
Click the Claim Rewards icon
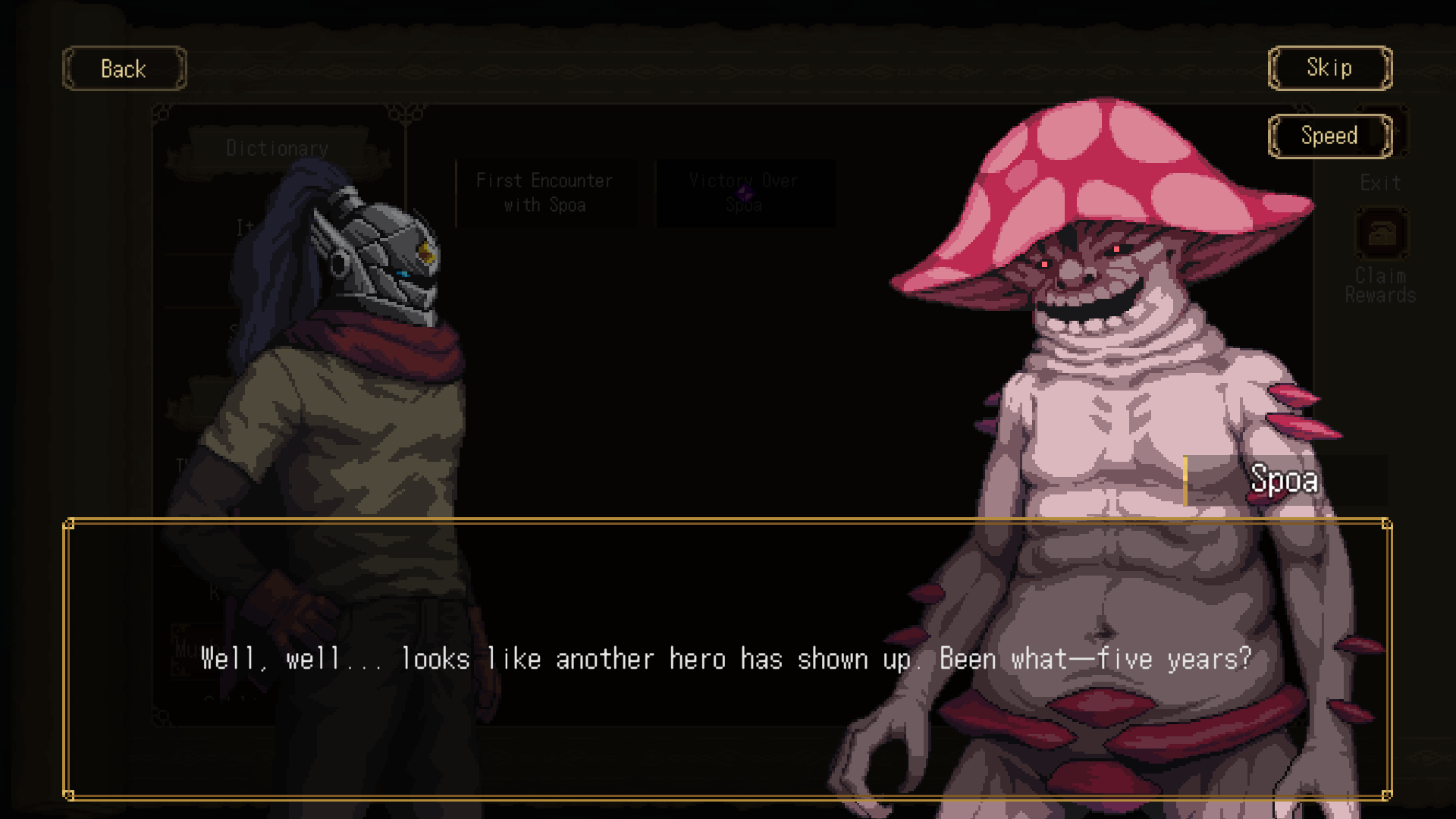pyautogui.click(x=1380, y=234)
